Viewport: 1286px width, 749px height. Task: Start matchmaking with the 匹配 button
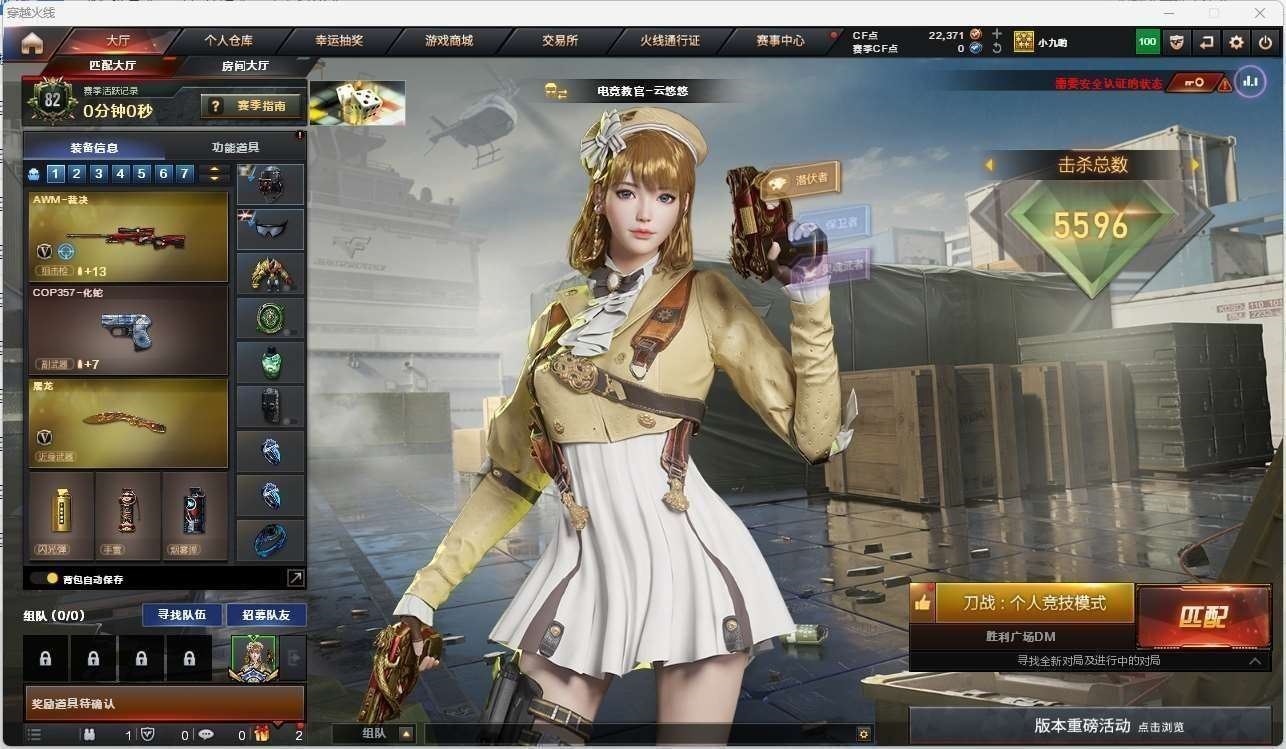click(1203, 616)
